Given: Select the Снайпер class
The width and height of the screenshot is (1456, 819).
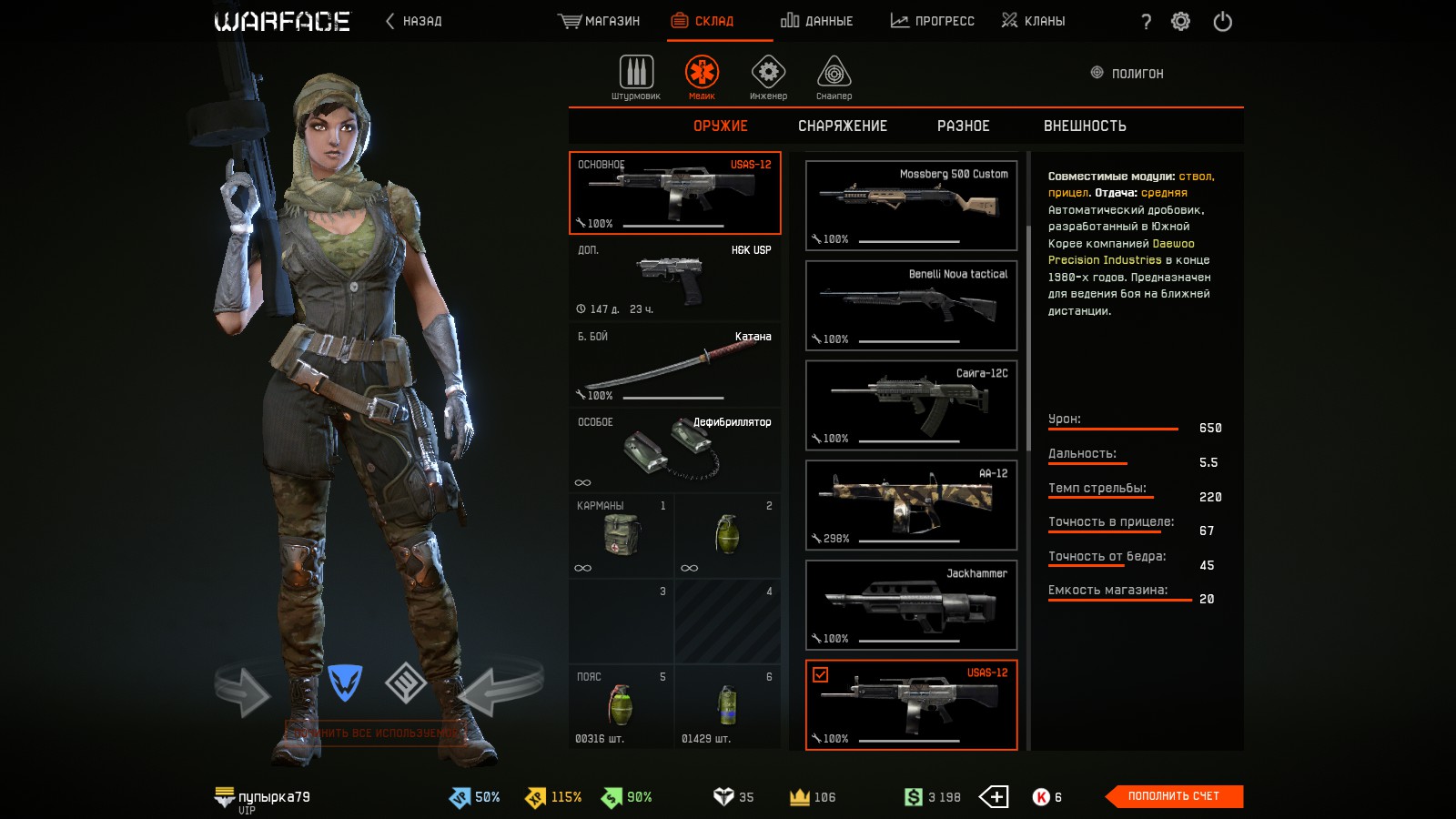Looking at the screenshot, I should click(834, 77).
